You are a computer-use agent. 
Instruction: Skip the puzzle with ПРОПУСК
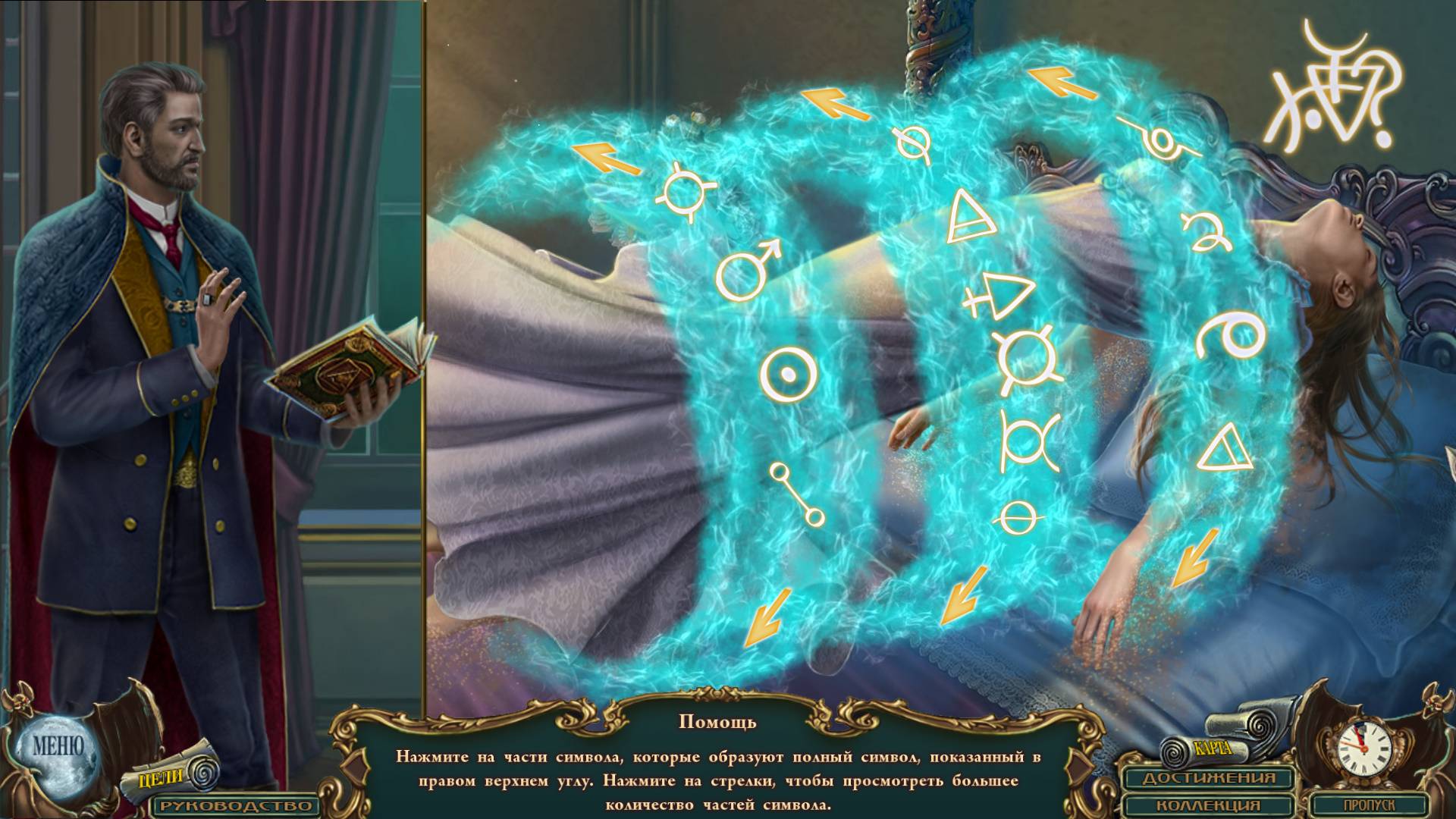pos(1369,805)
